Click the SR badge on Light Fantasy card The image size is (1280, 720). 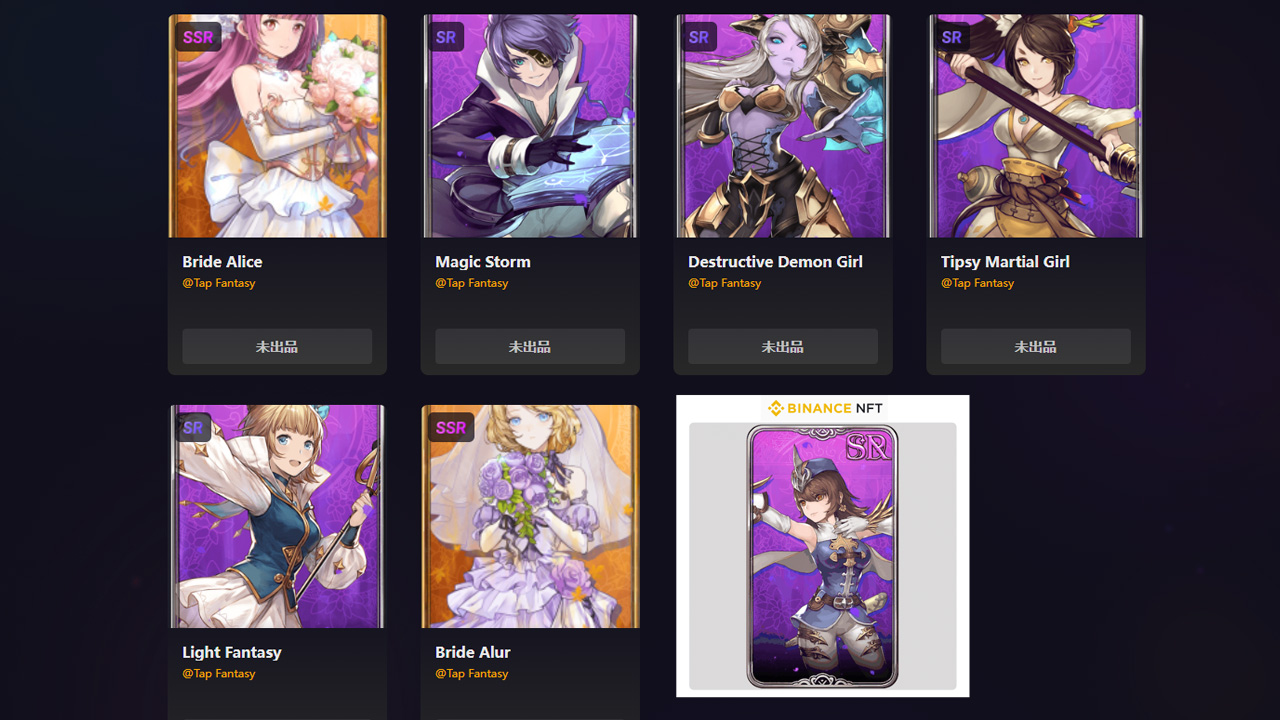point(193,427)
